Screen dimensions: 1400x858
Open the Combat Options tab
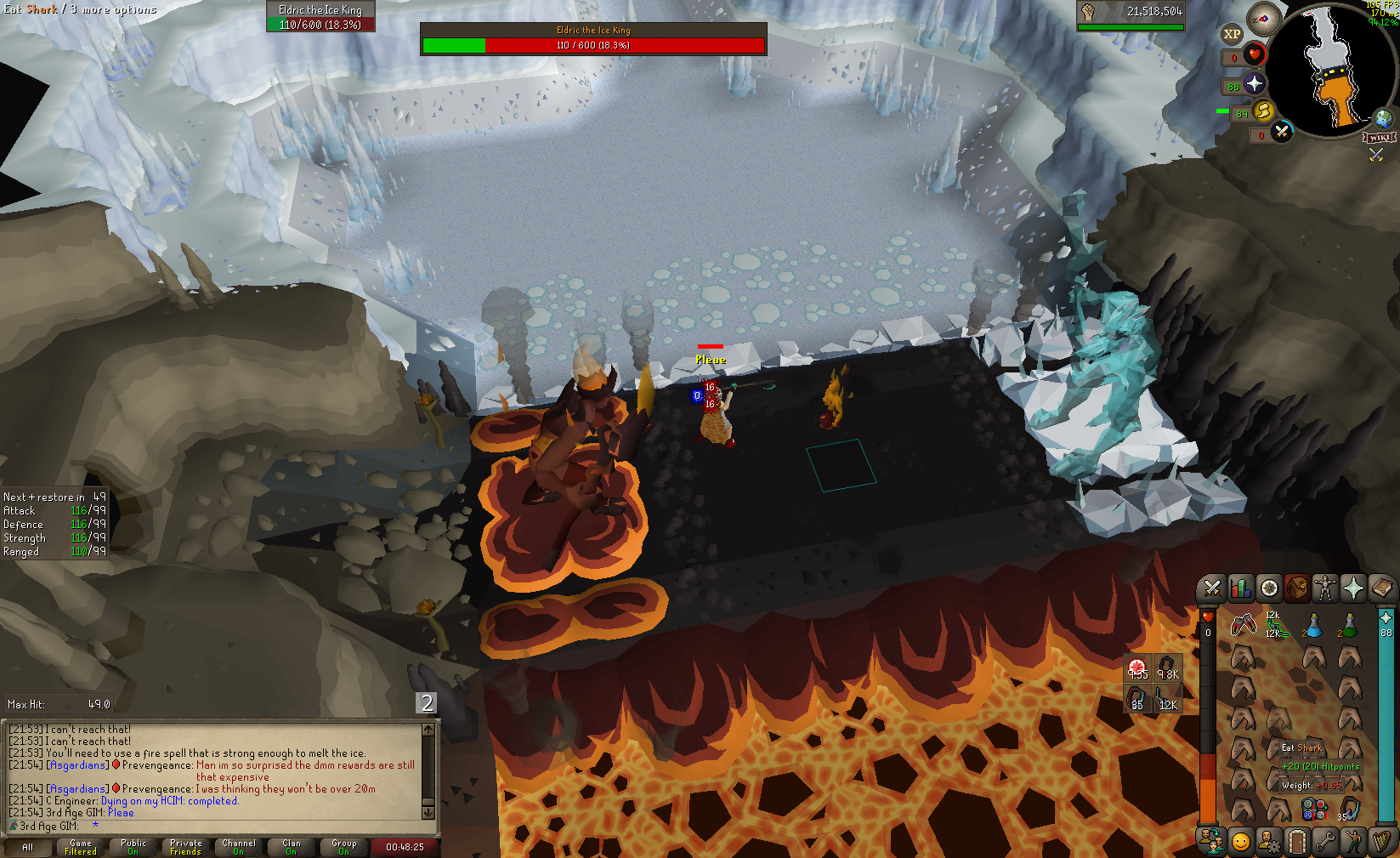point(1212,588)
